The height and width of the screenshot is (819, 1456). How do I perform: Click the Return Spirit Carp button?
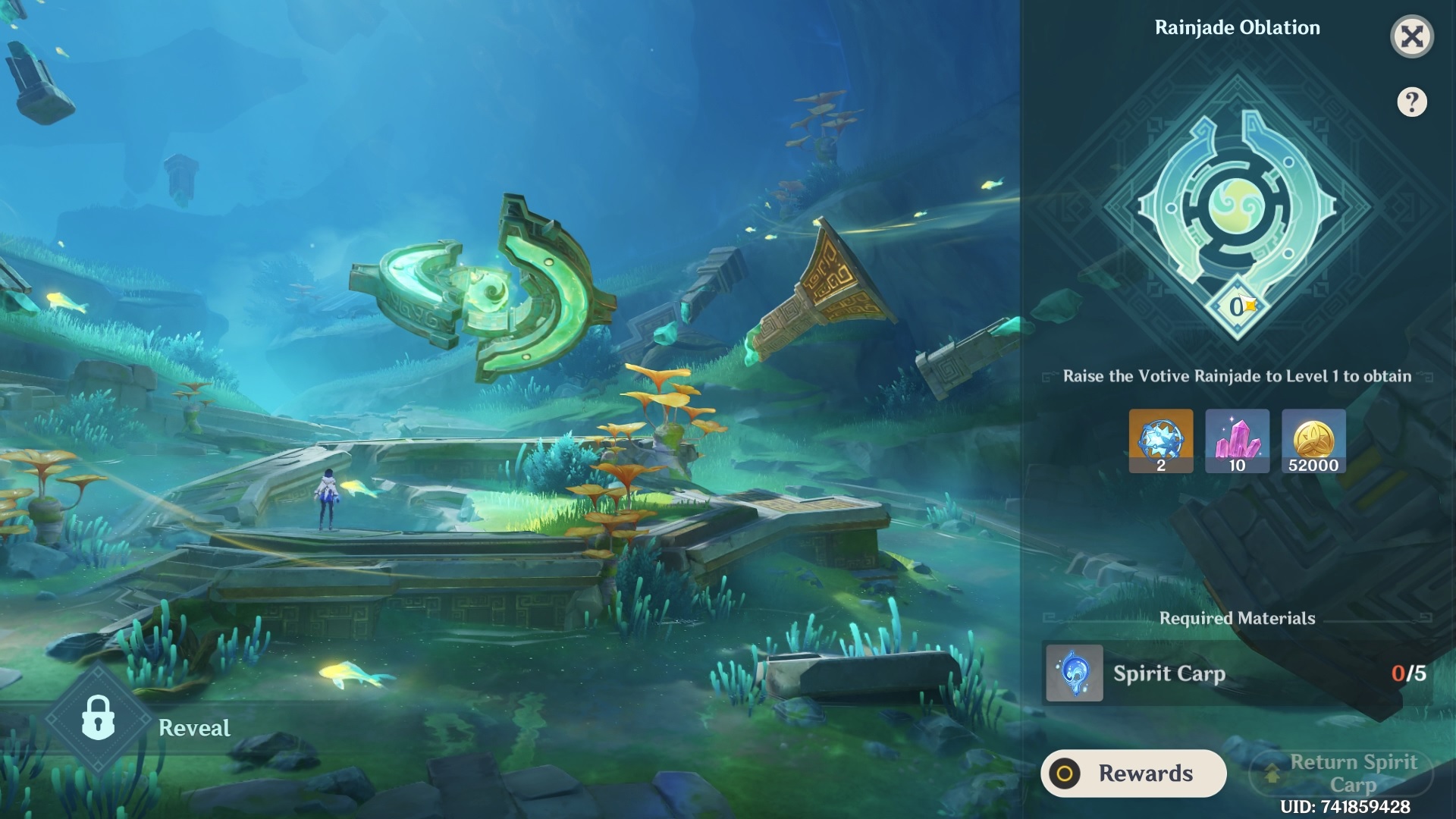(1341, 773)
